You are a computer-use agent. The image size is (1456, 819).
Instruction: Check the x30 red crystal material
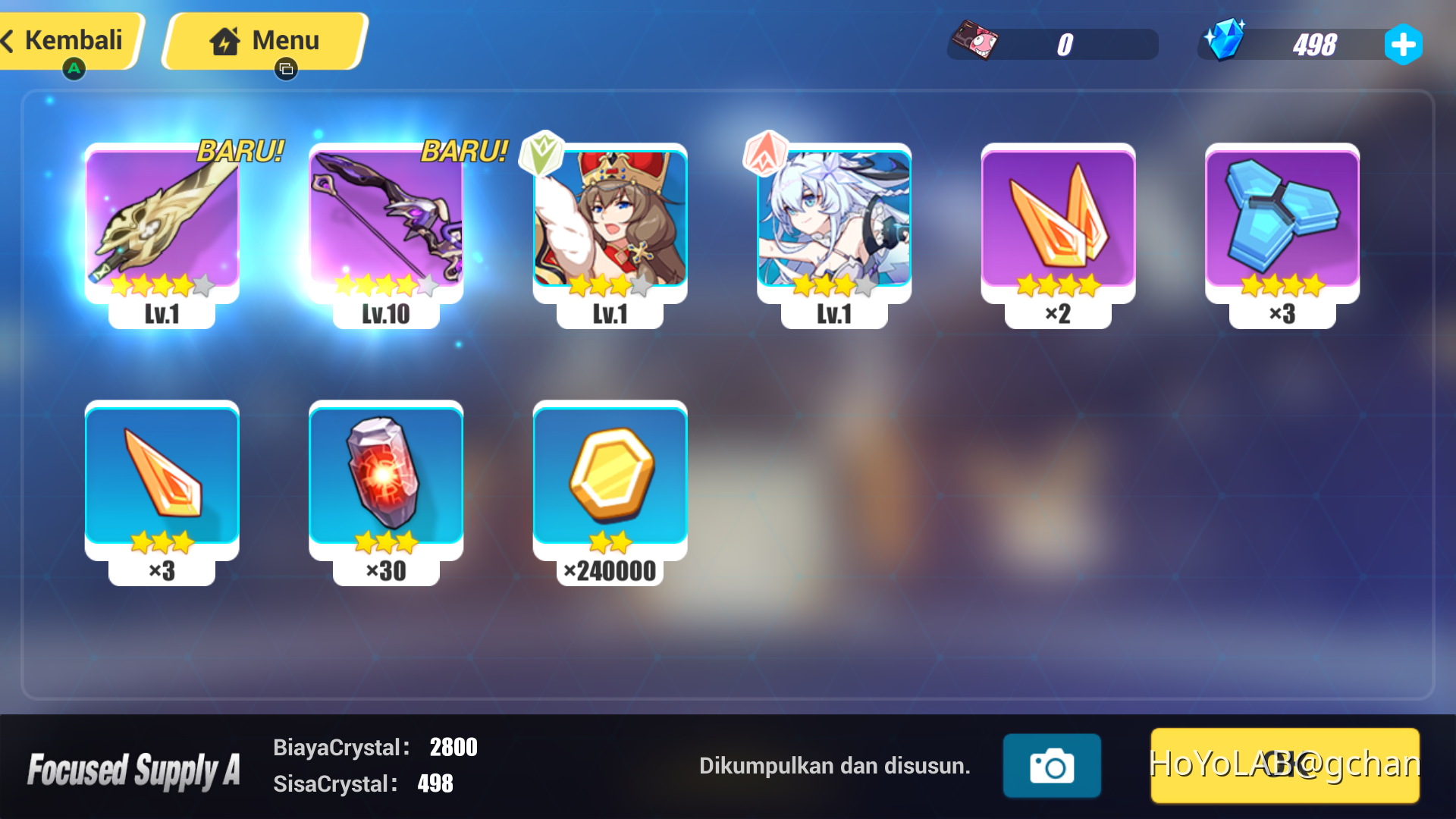point(386,478)
